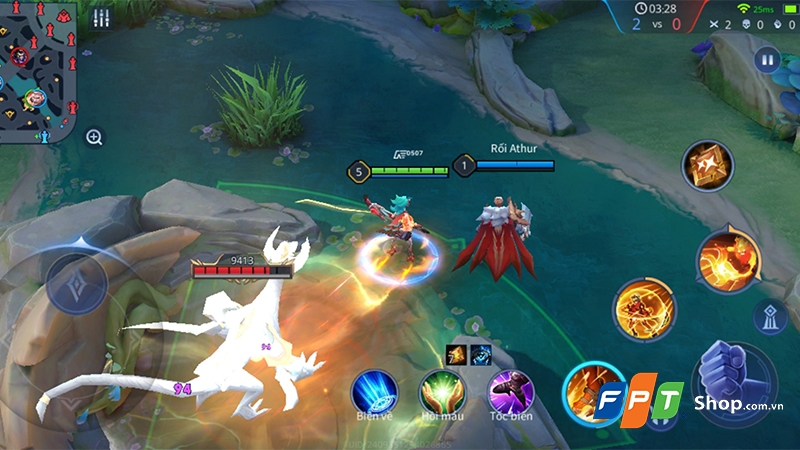800x450 pixels.
Task: Open the sliders settings icon
Action: pyautogui.click(x=100, y=18)
